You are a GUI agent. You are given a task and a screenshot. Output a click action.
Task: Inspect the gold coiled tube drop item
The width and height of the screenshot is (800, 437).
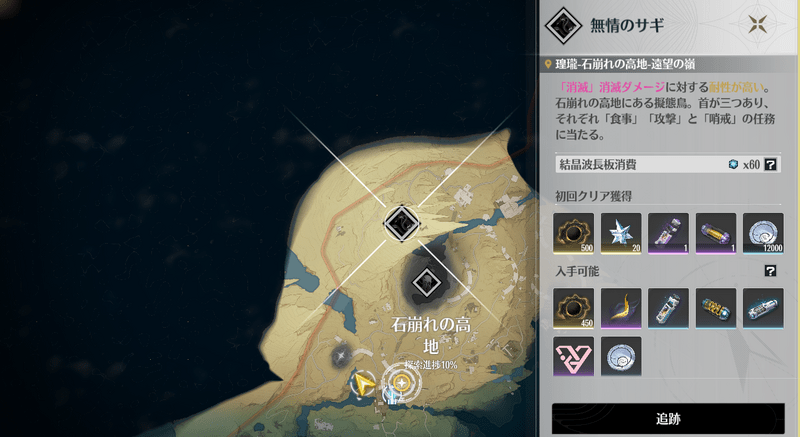click(x=715, y=308)
